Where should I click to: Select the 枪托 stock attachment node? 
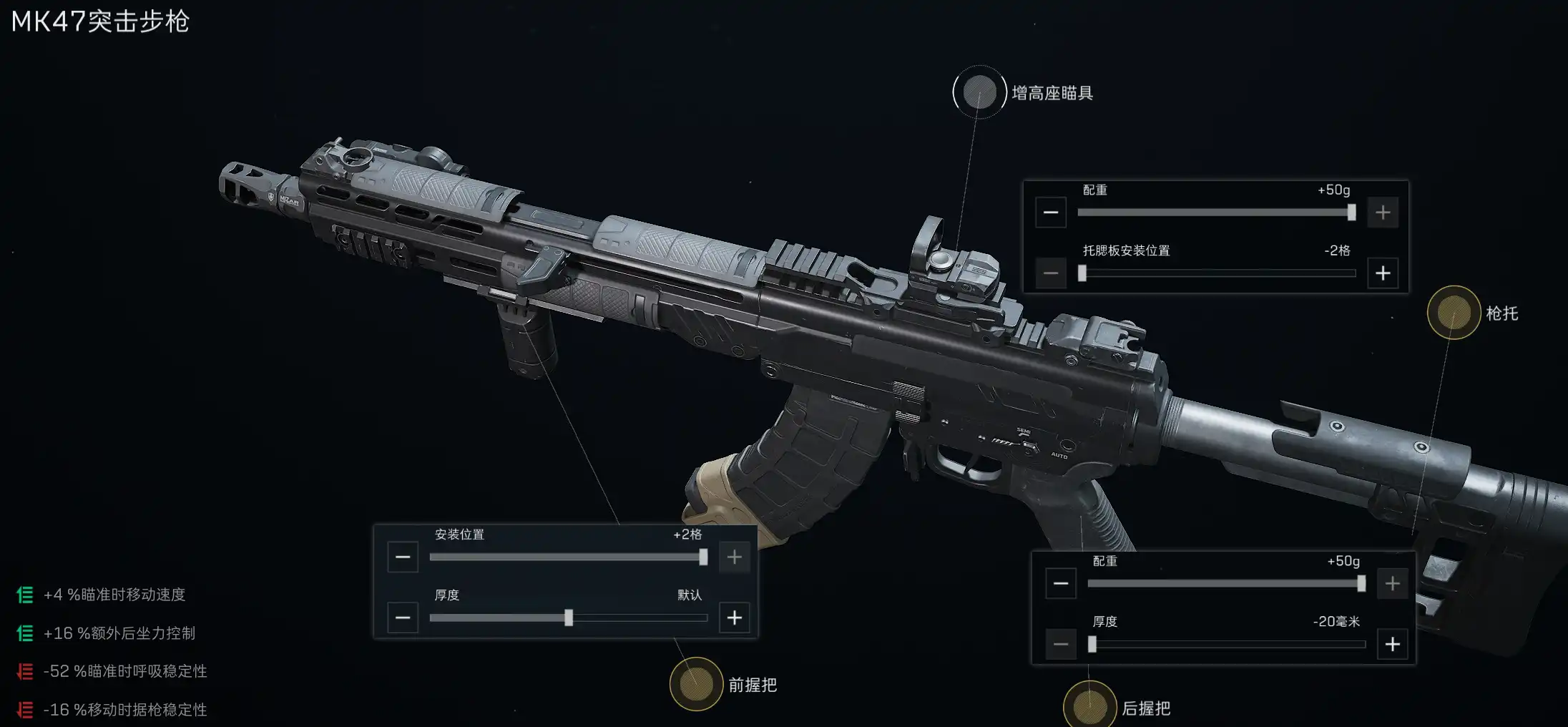(x=1454, y=313)
